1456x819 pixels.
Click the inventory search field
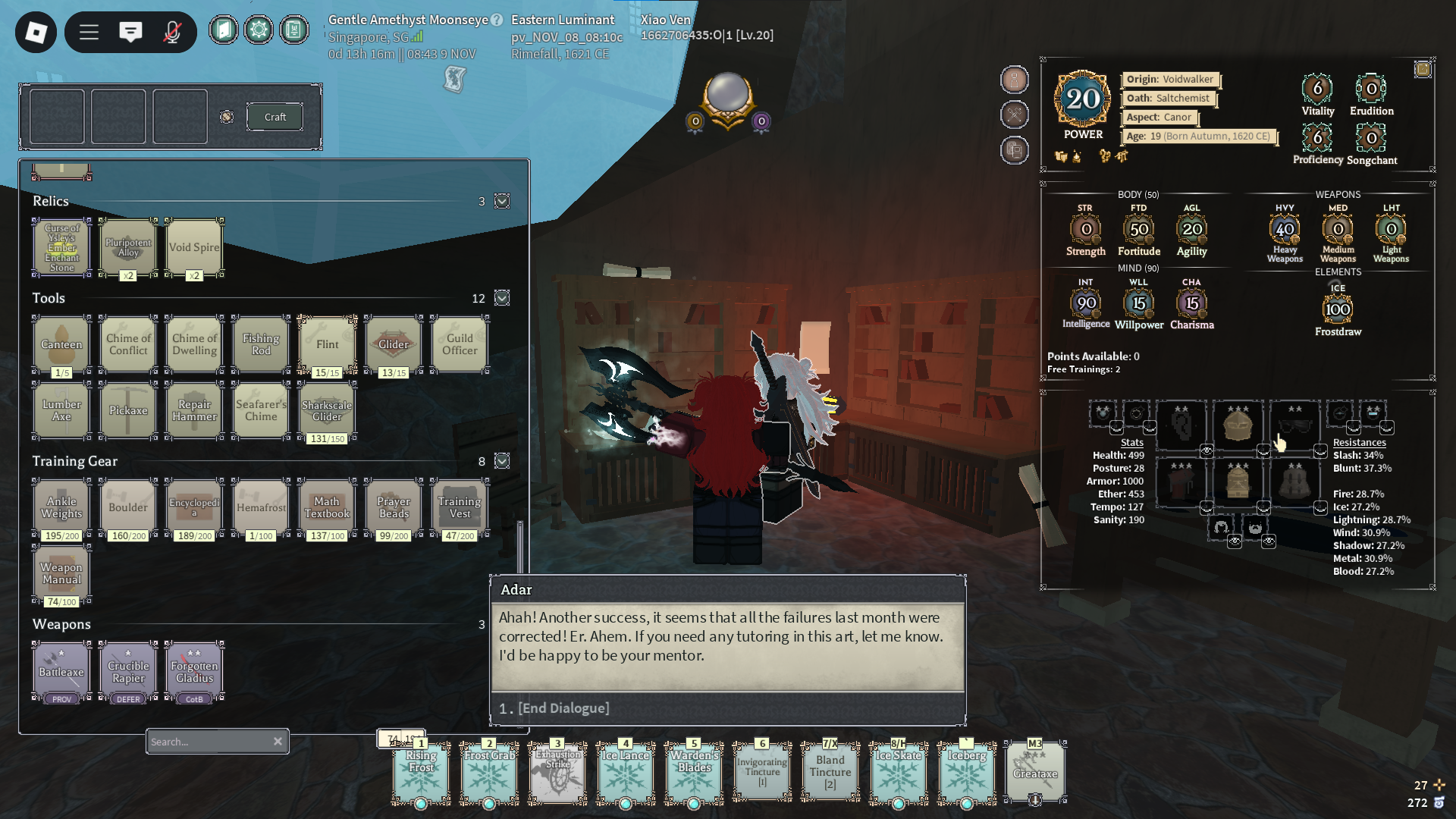click(209, 742)
